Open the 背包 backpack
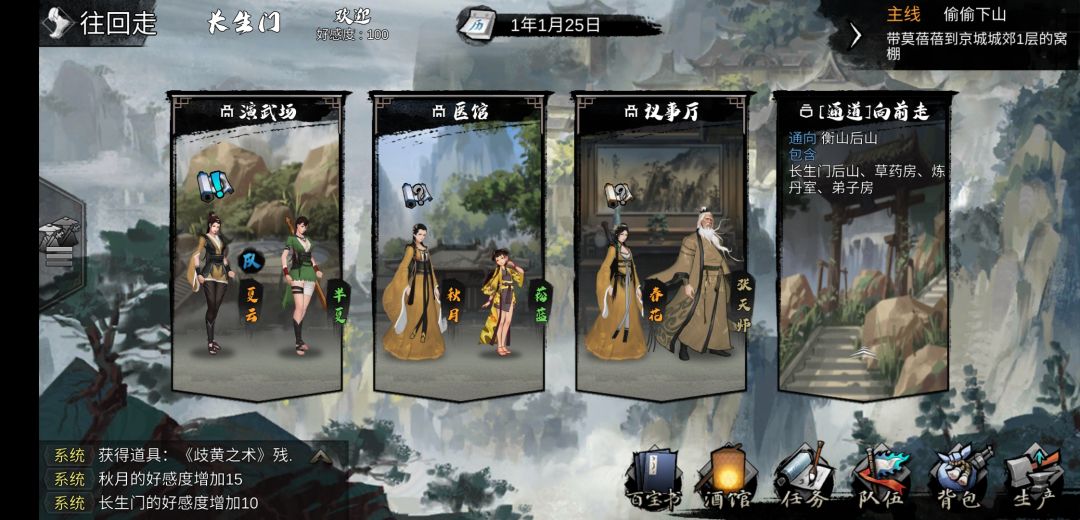 coord(957,476)
